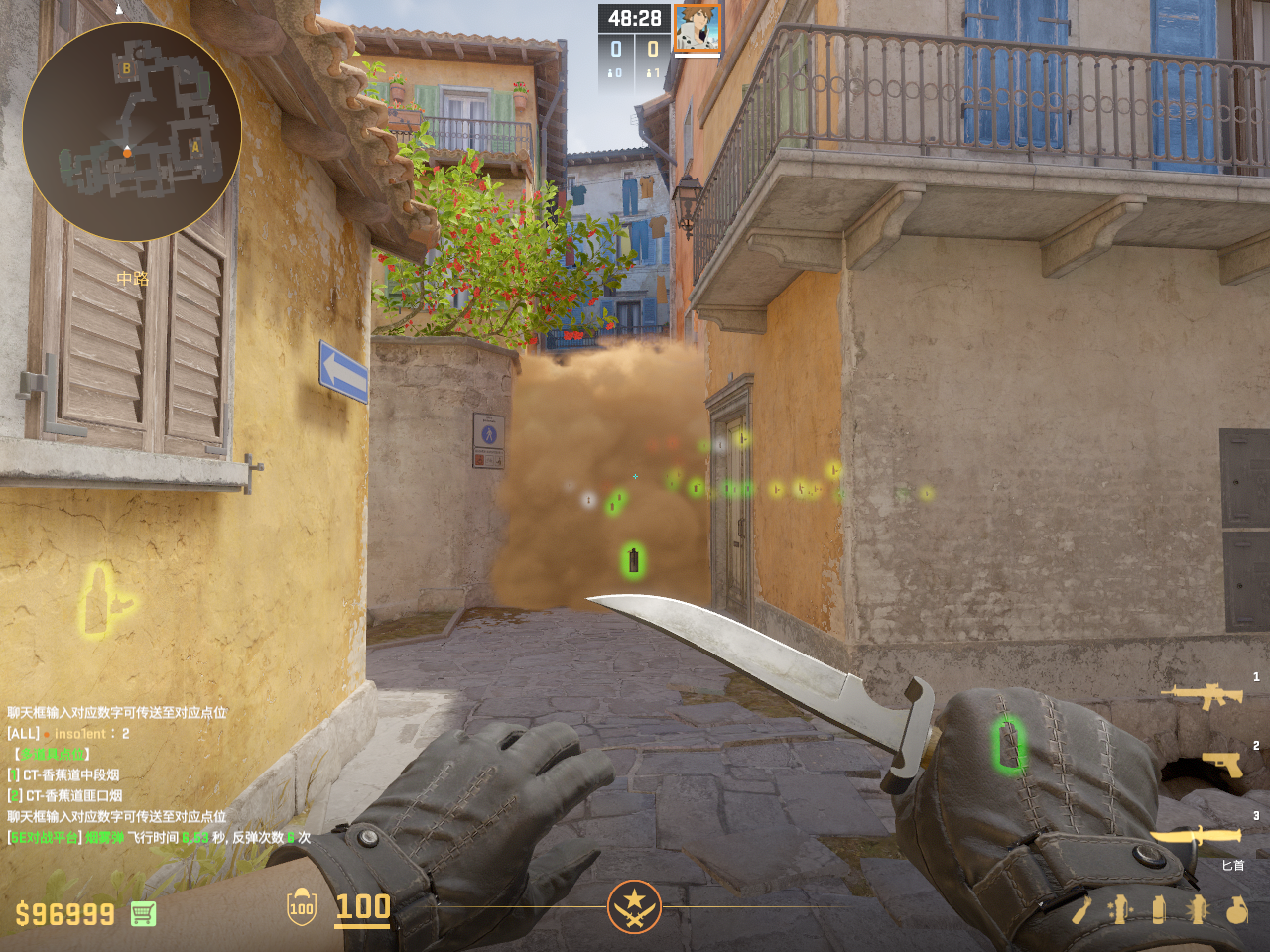Switch to the pistol in slot 2
This screenshot has height=952, width=1270.
click(1222, 764)
